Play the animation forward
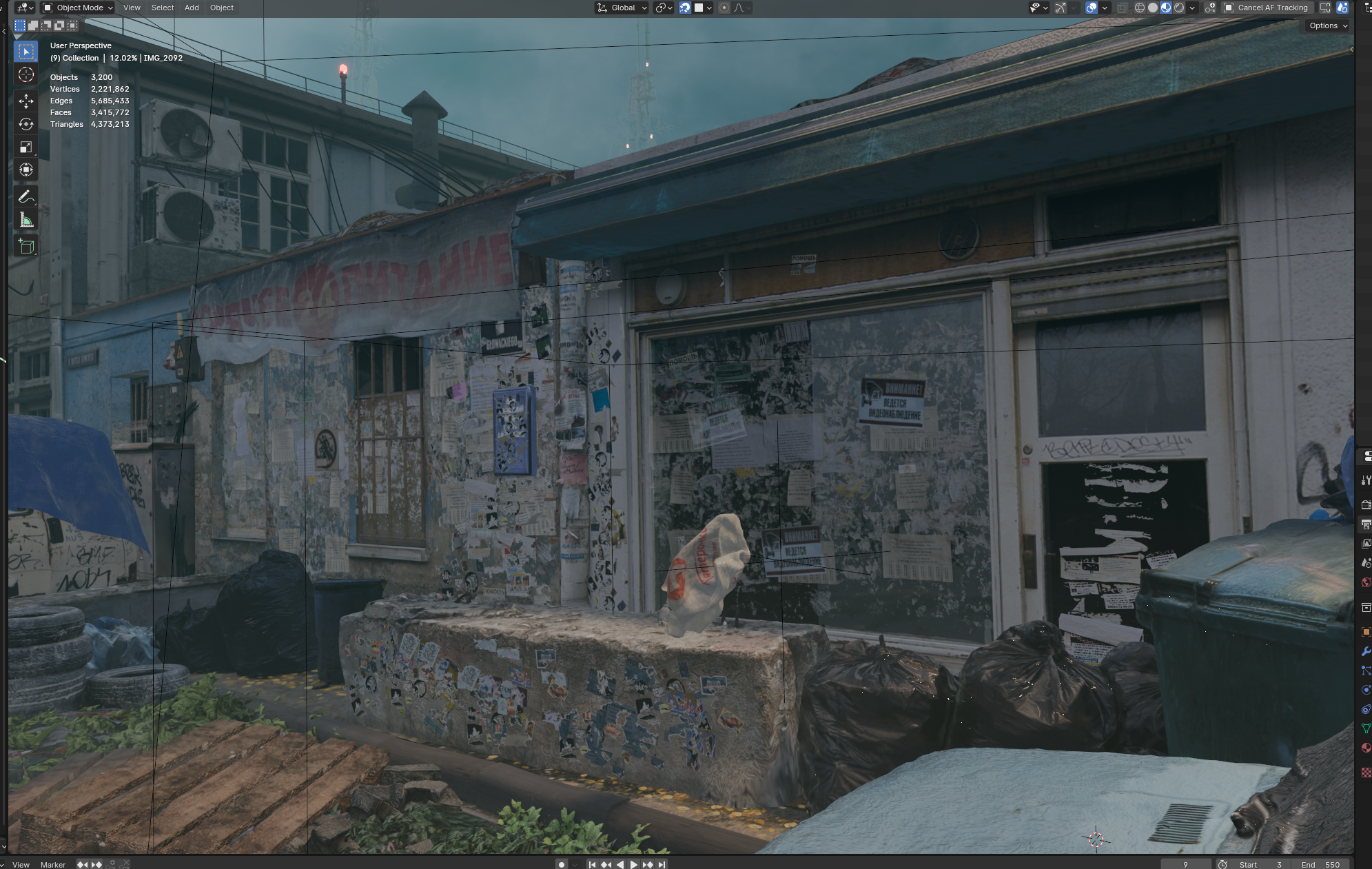This screenshot has height=869, width=1372. 634,864
